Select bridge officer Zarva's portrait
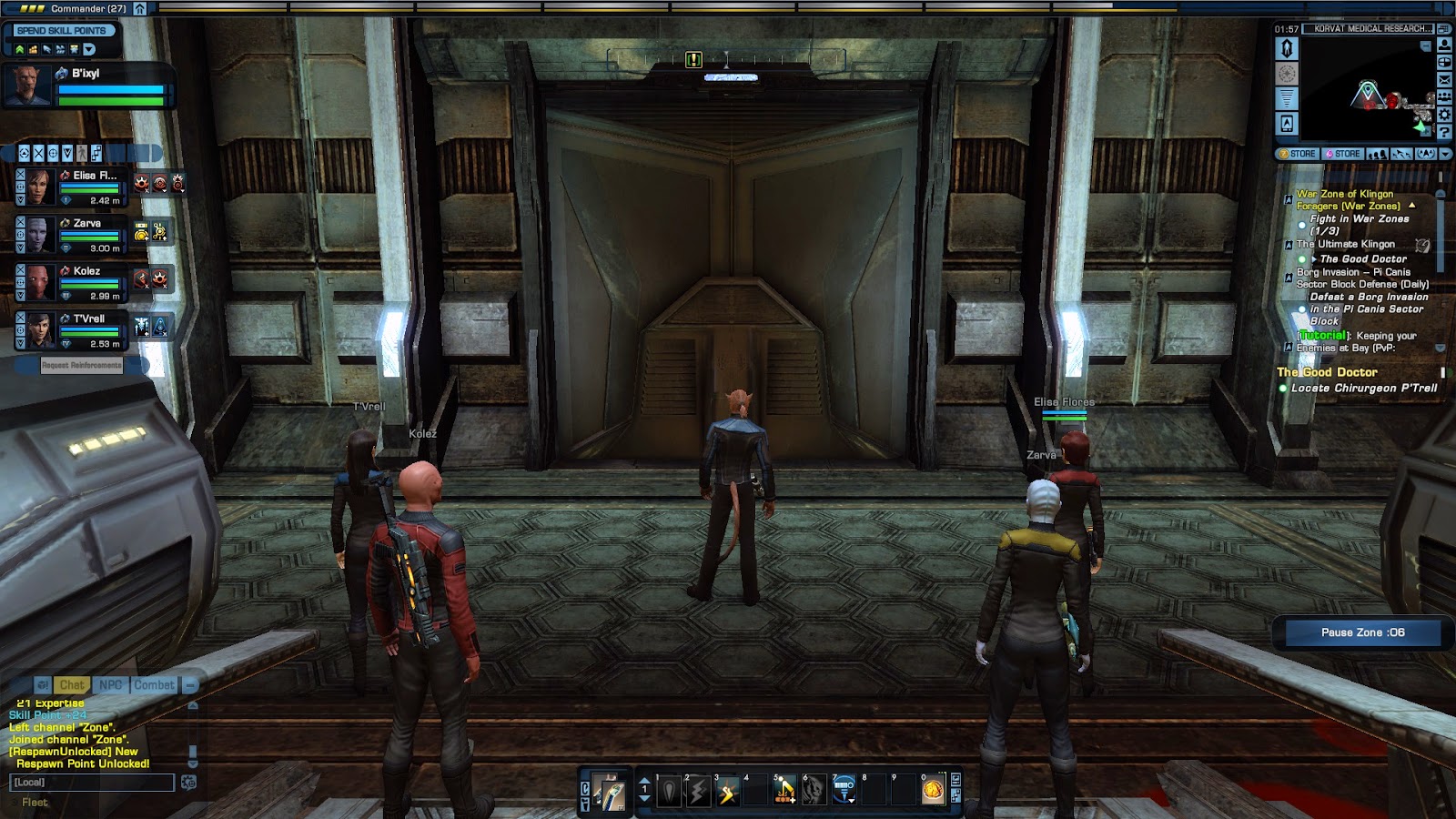 (39, 235)
